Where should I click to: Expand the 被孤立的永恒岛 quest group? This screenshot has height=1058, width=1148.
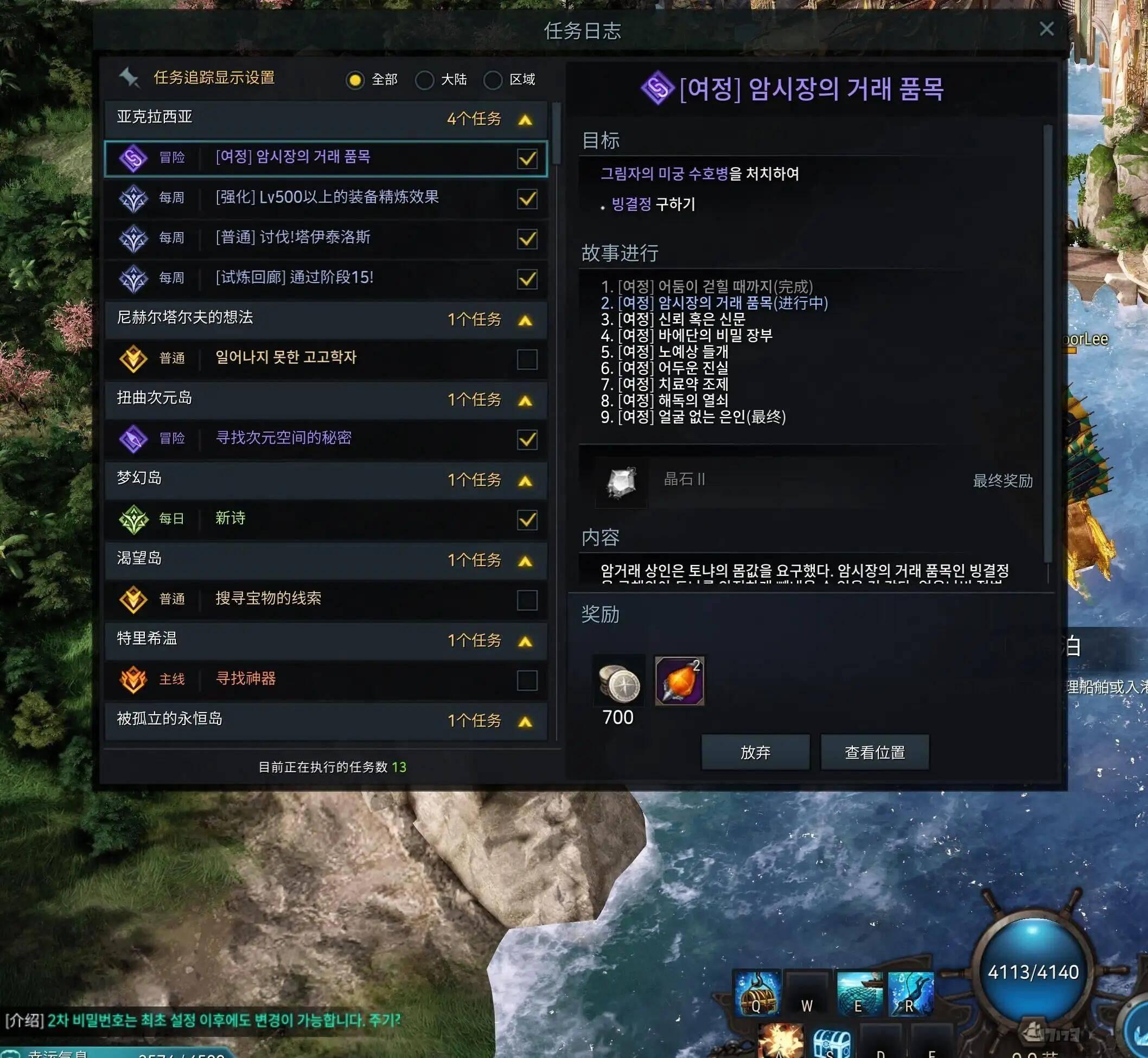pos(525,721)
